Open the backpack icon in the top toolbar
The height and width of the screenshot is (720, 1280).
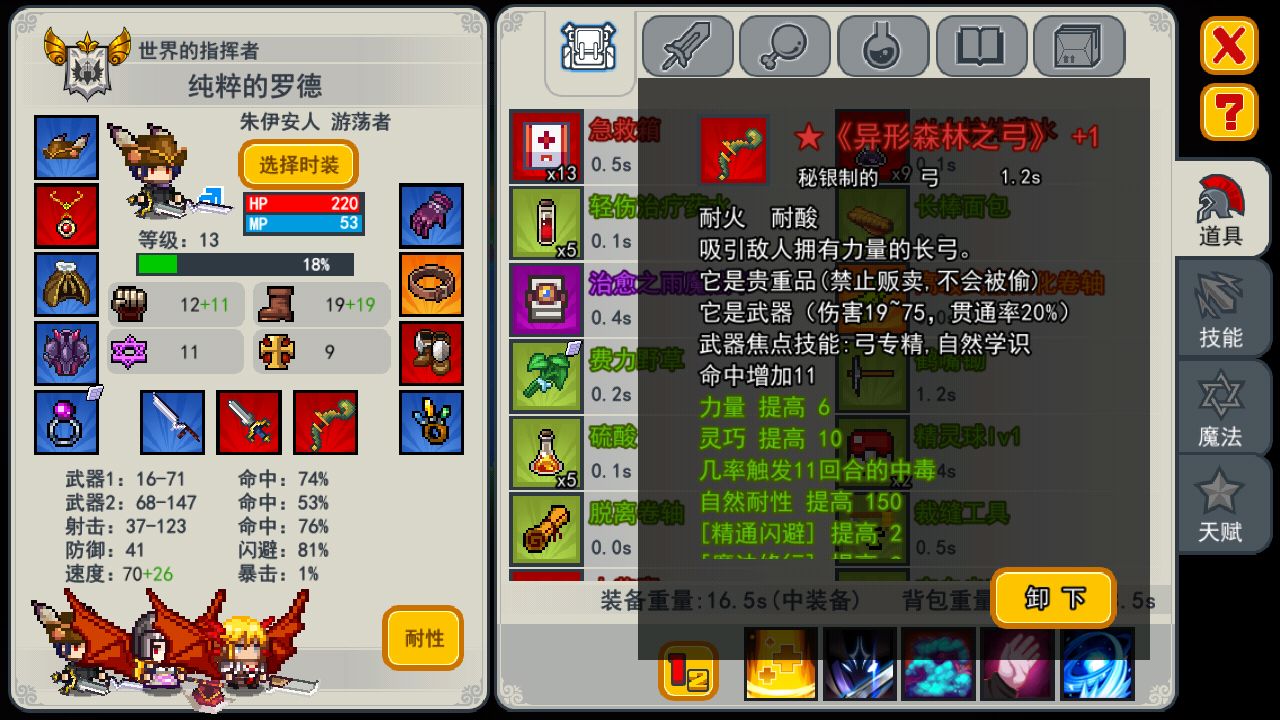[589, 45]
